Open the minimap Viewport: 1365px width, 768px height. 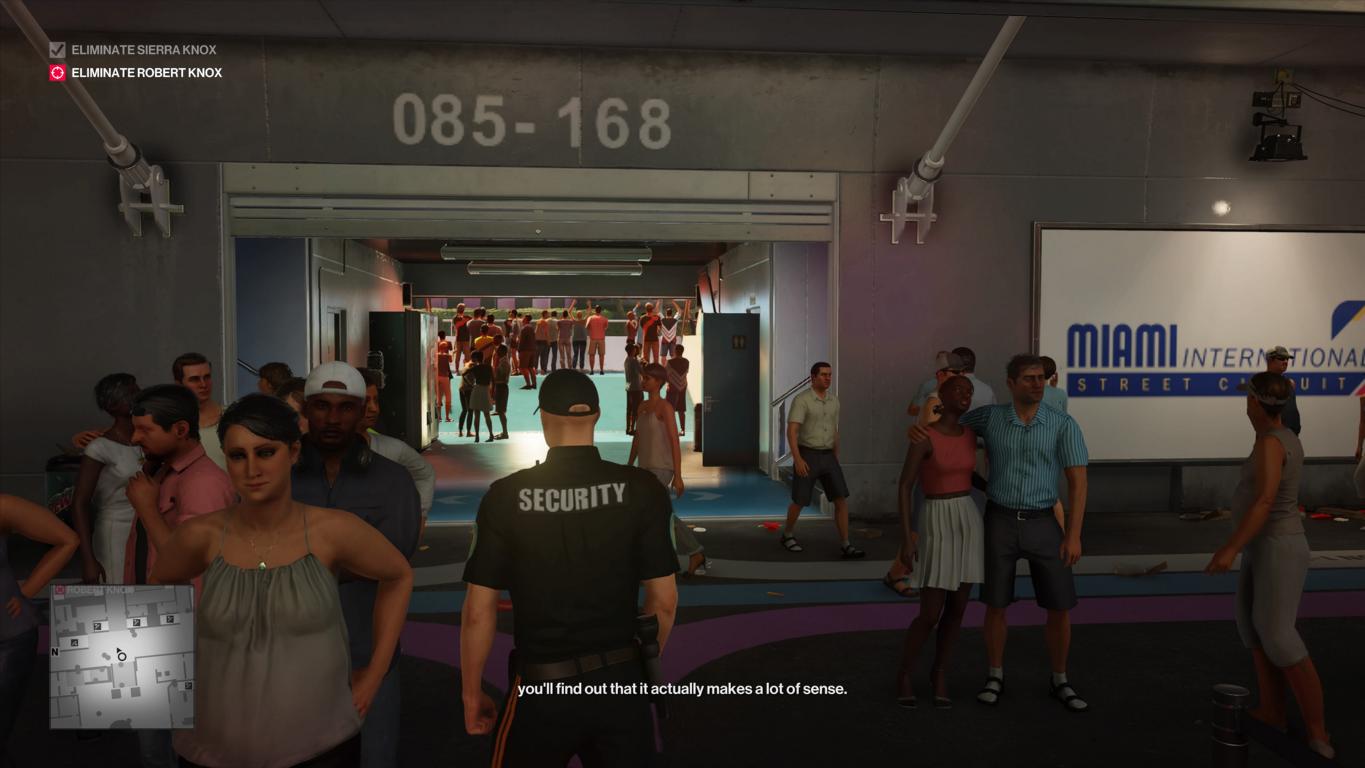coord(122,656)
